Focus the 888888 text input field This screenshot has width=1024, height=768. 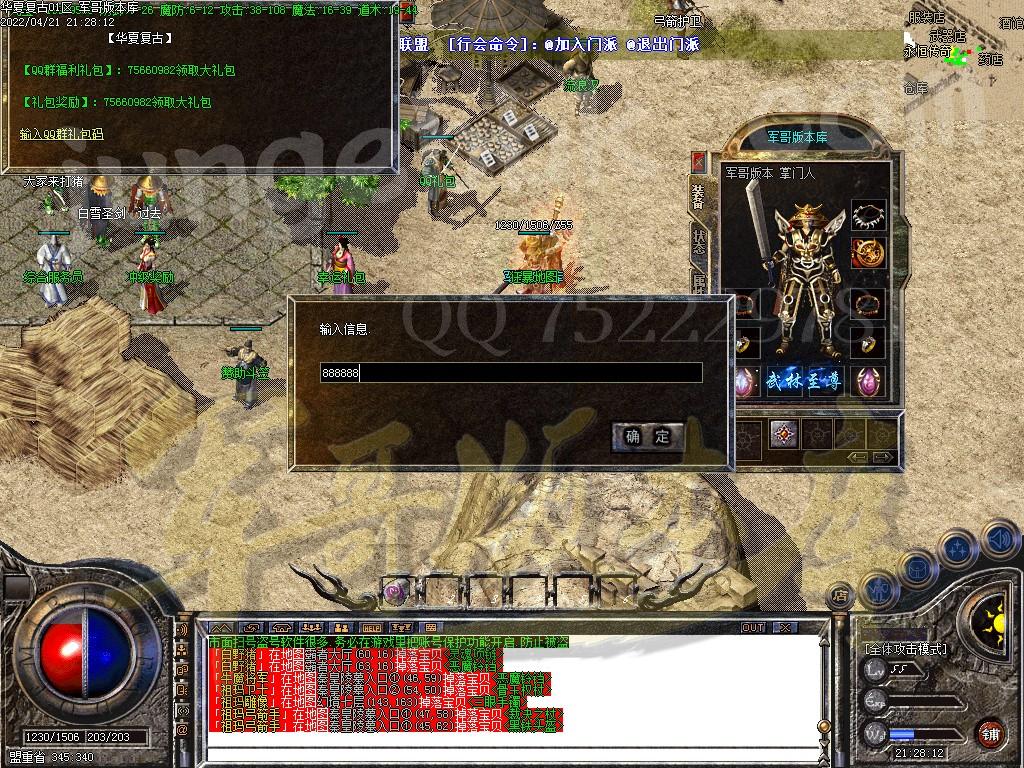point(510,373)
